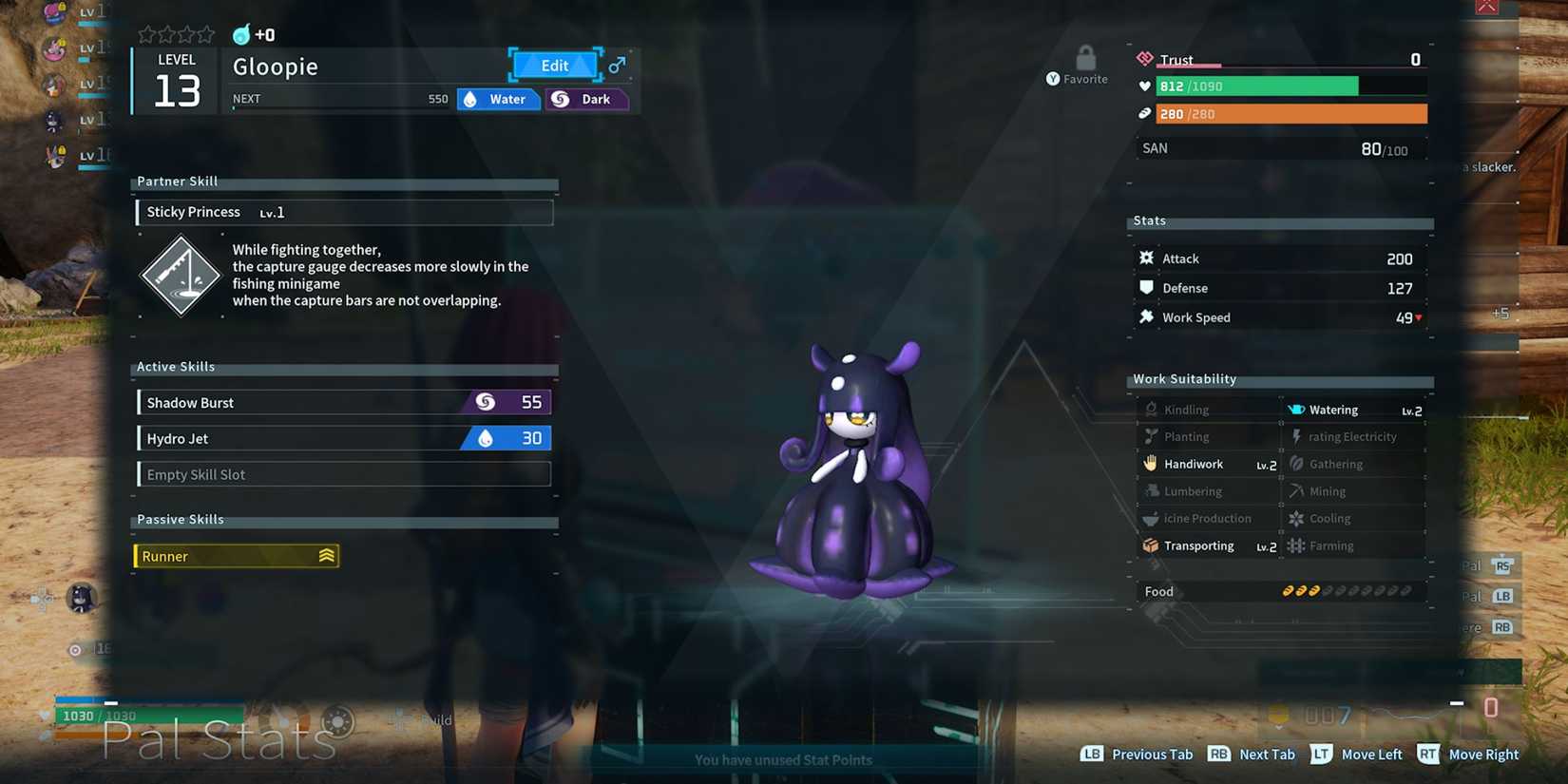Select the Water type badge
The height and width of the screenshot is (784, 1568).
pyautogui.click(x=498, y=99)
